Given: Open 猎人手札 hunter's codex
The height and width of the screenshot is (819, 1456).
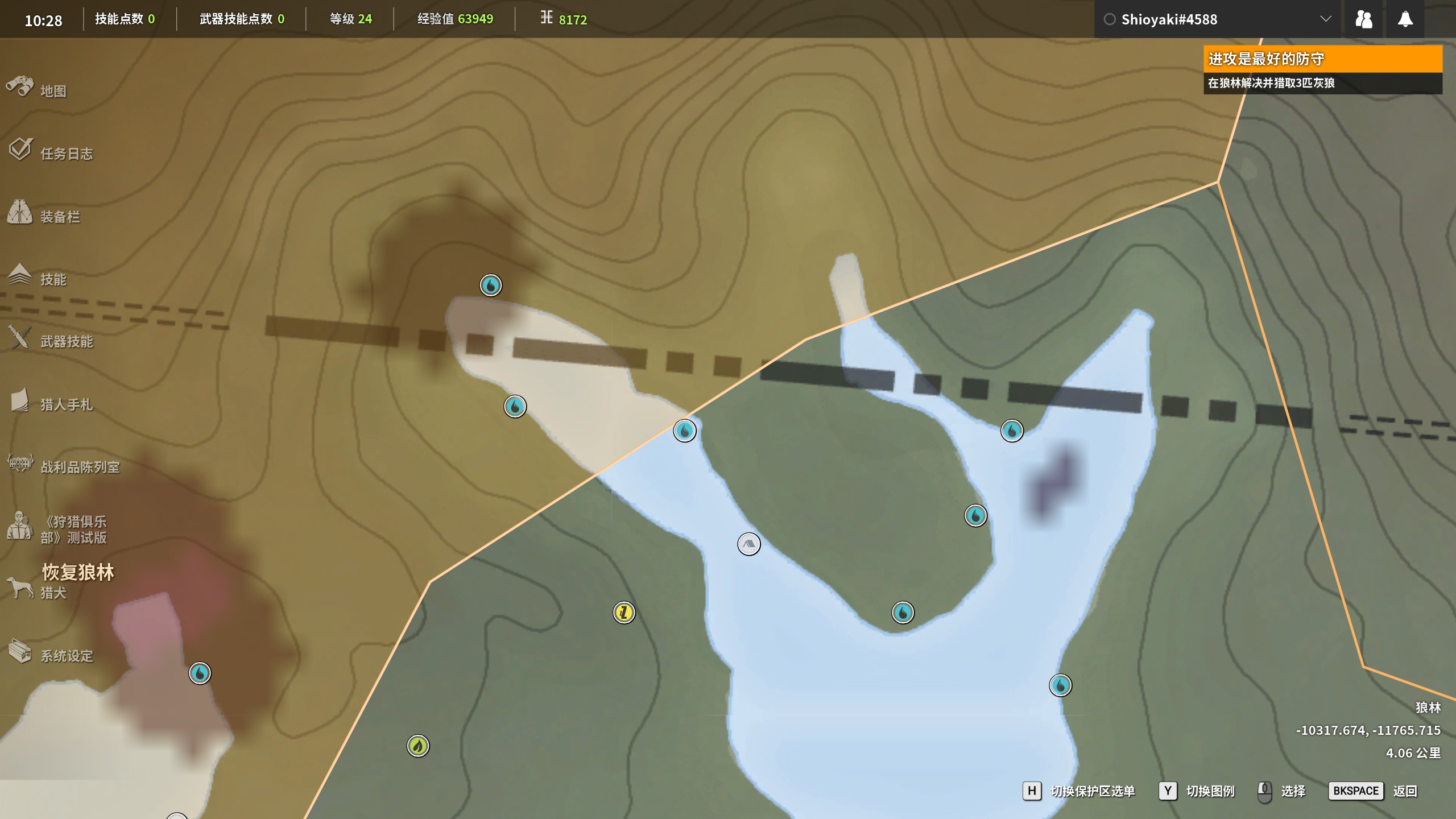Looking at the screenshot, I should tap(66, 404).
